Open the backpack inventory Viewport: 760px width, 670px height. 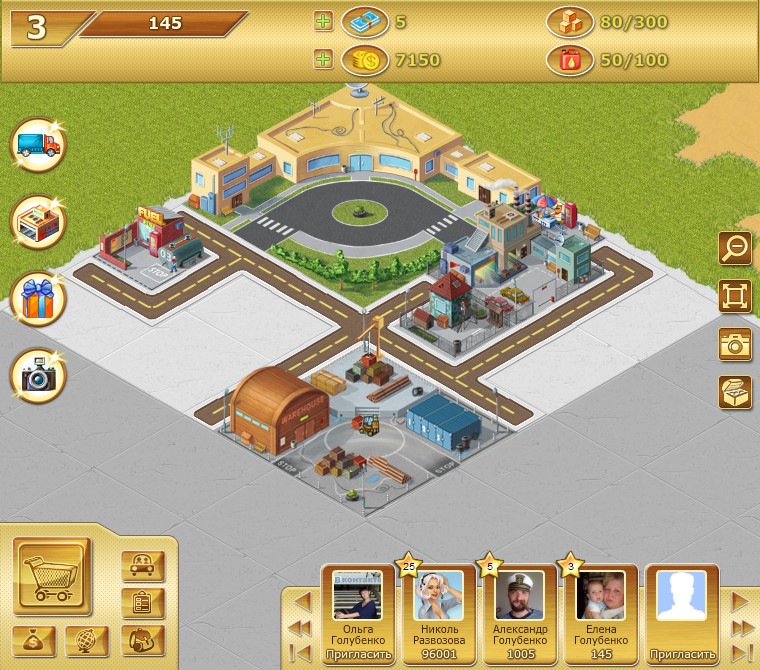[142, 640]
